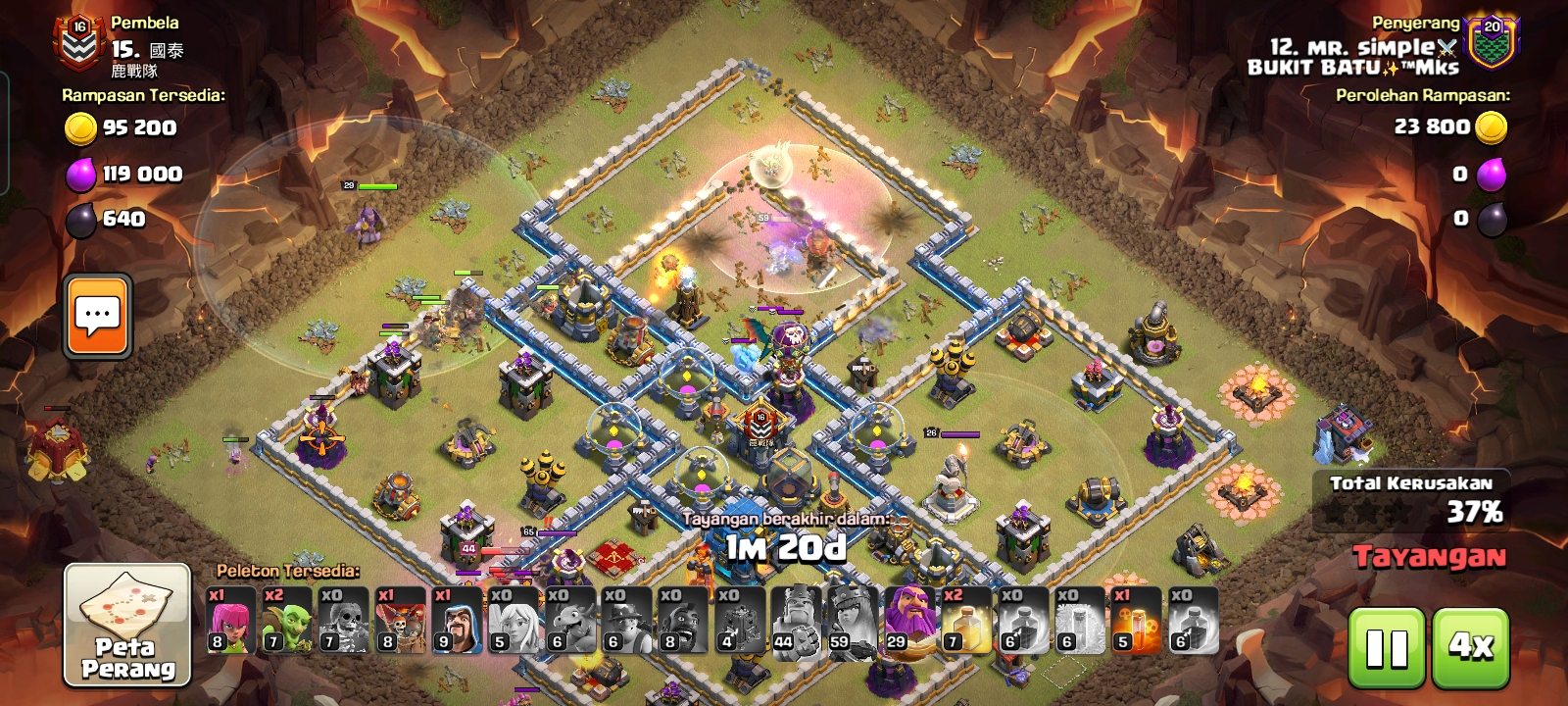The height and width of the screenshot is (706, 1568).
Task: Choose the Grand Warden hero slot
Action: [x=909, y=621]
